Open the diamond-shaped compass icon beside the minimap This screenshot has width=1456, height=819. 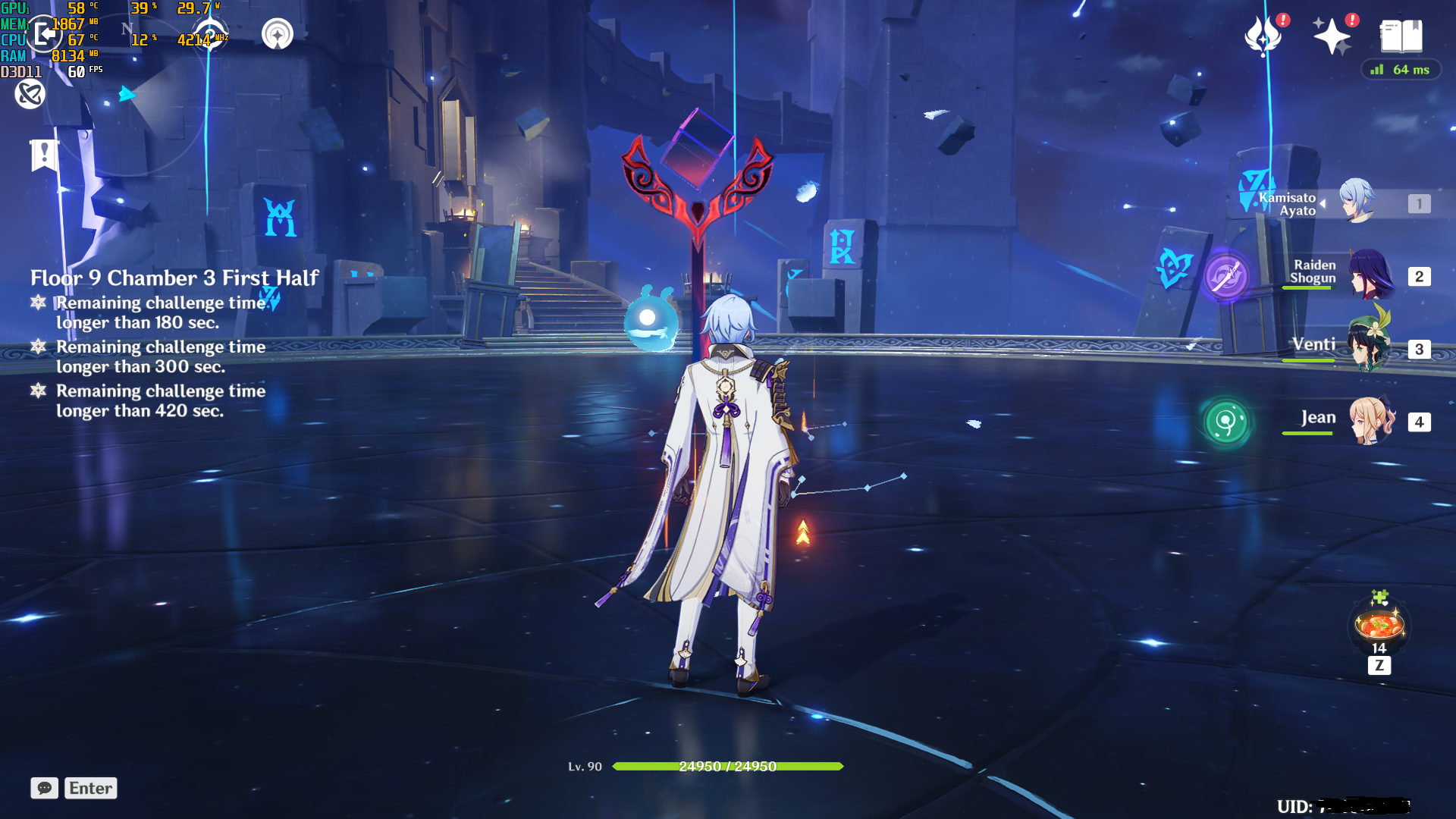pyautogui.click(x=210, y=34)
